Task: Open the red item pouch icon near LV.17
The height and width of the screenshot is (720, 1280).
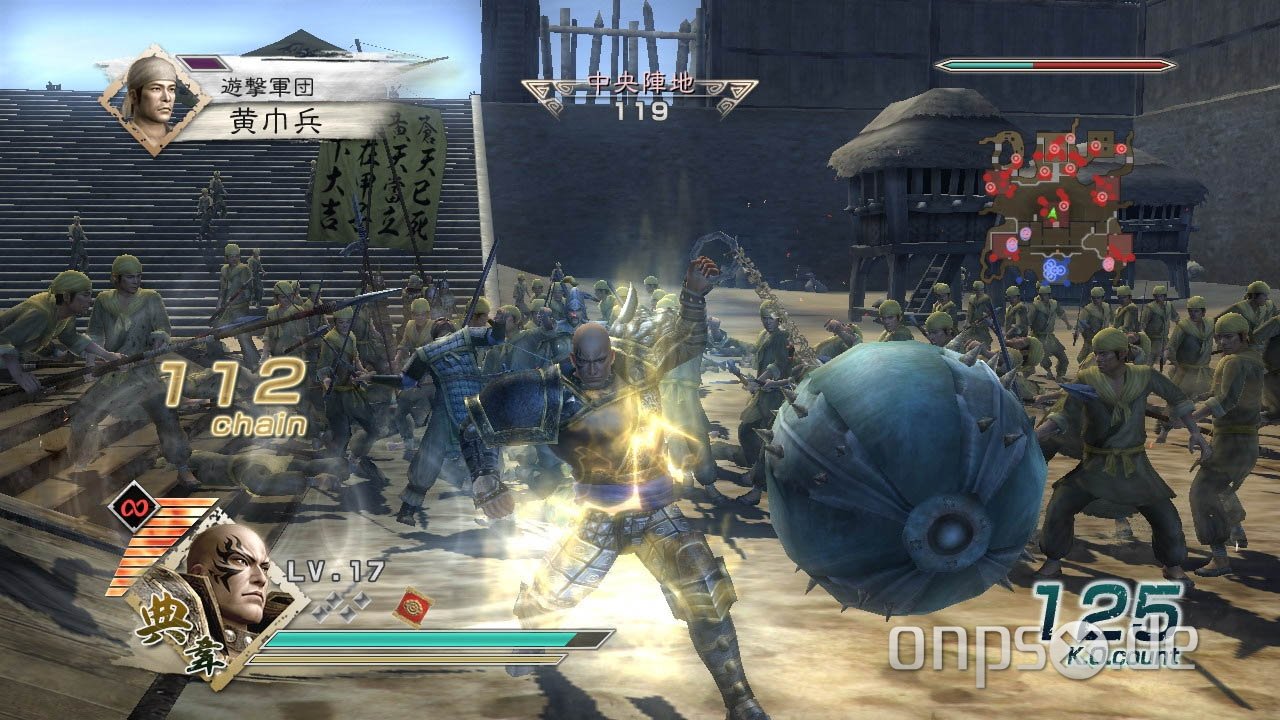Action: [x=411, y=608]
